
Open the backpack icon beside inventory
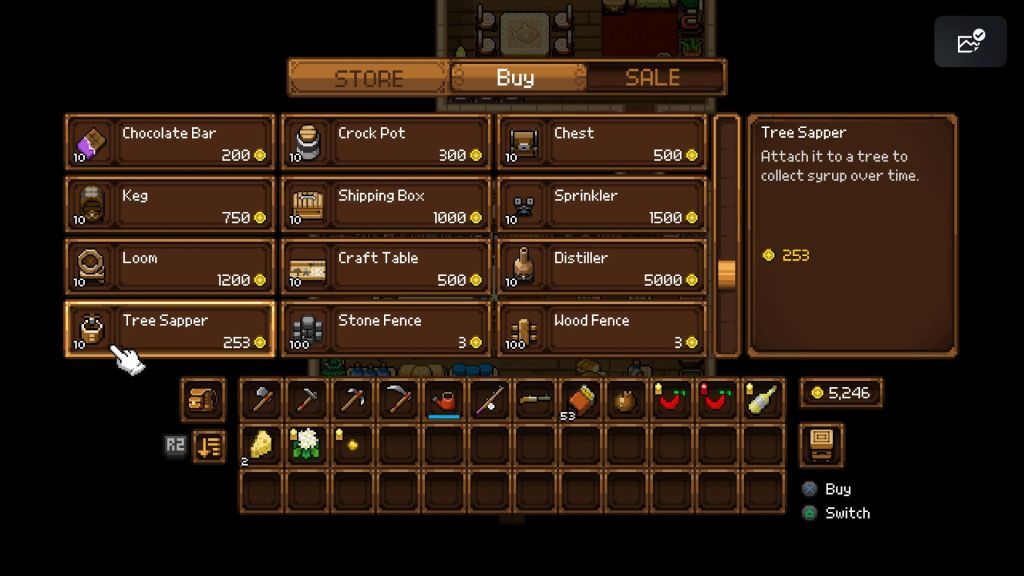[x=203, y=399]
